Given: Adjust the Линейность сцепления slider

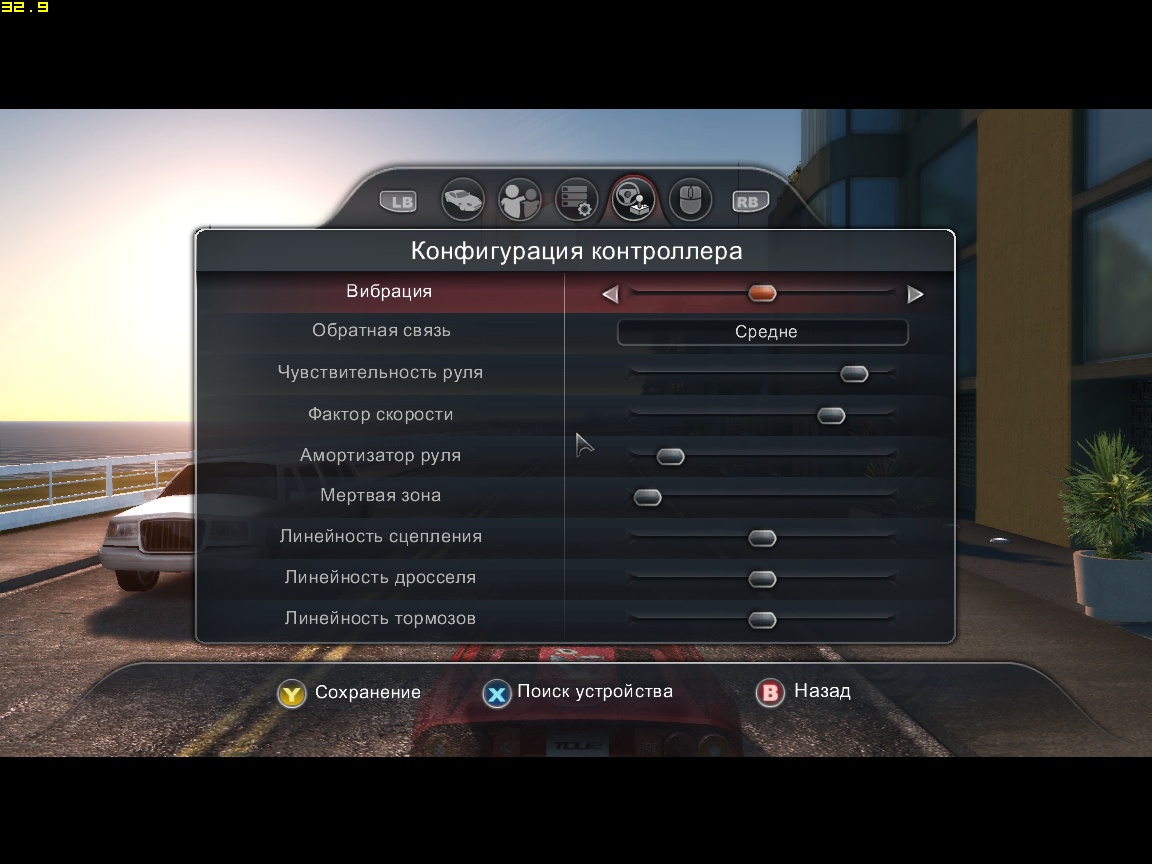Looking at the screenshot, I should click(762, 539).
